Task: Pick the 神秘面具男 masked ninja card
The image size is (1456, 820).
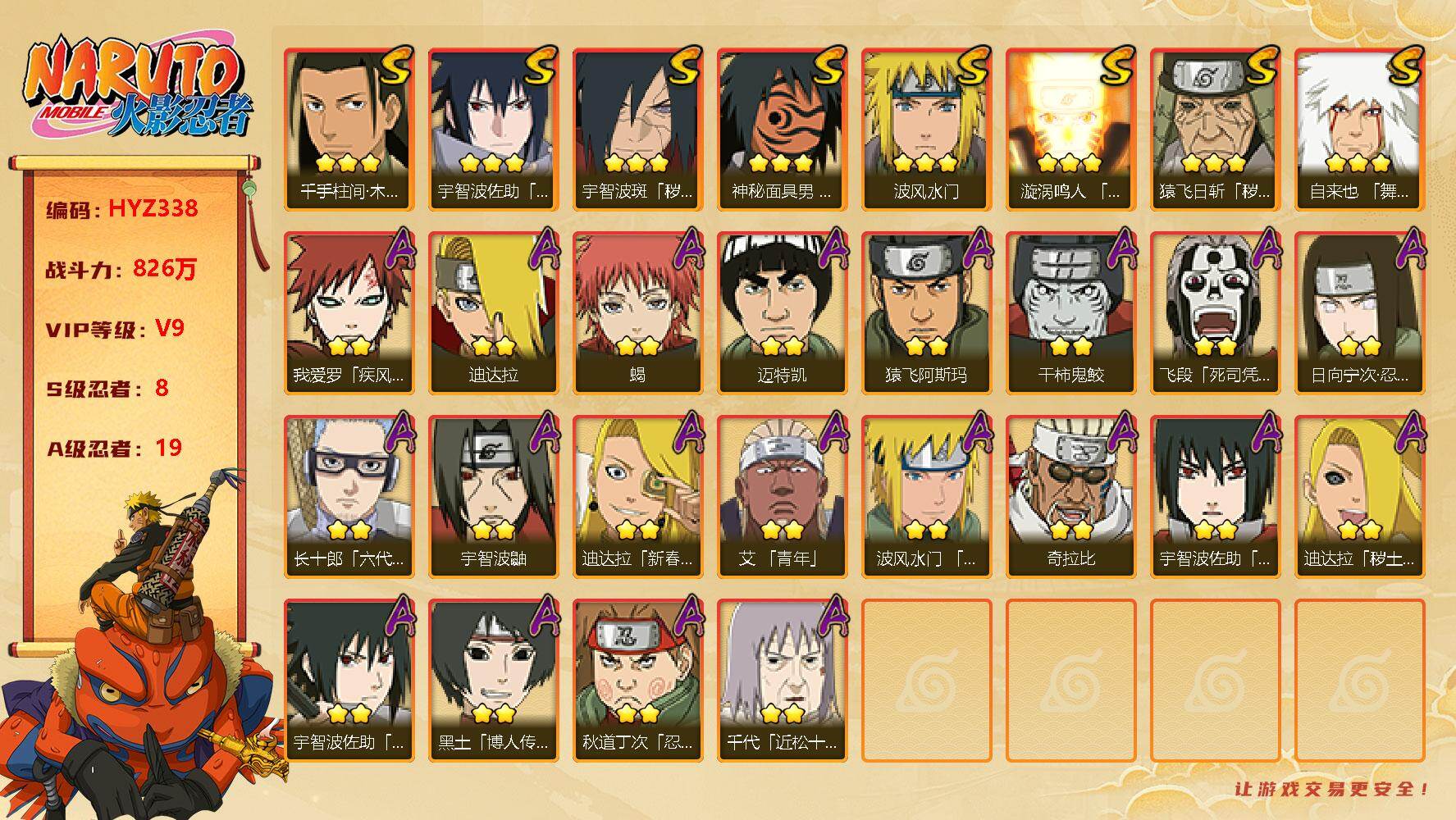Action: tap(782, 129)
